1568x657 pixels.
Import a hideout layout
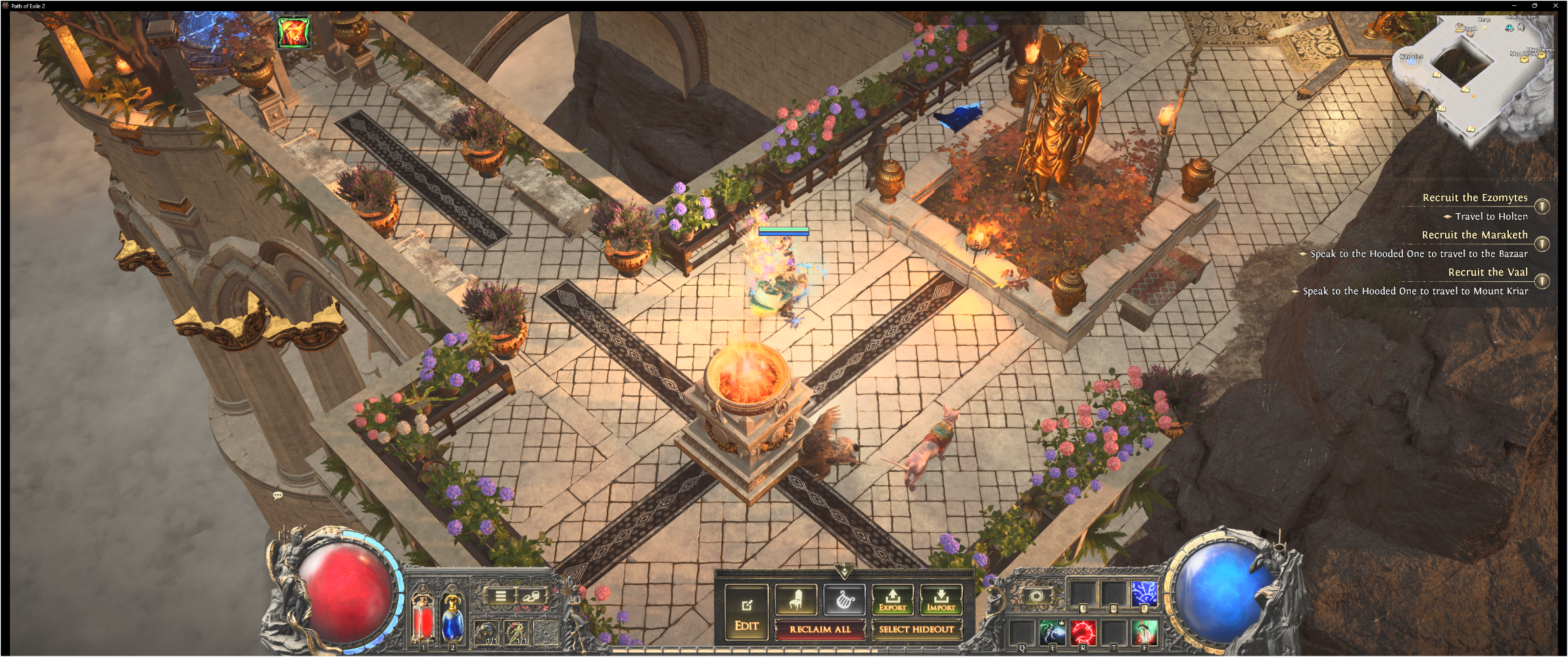941,599
